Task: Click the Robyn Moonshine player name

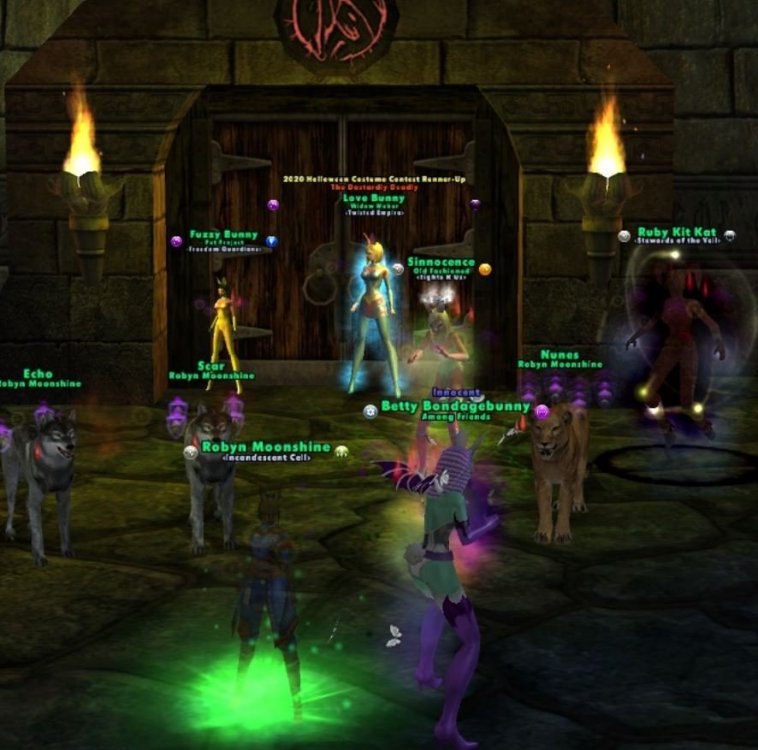Action: [265, 446]
